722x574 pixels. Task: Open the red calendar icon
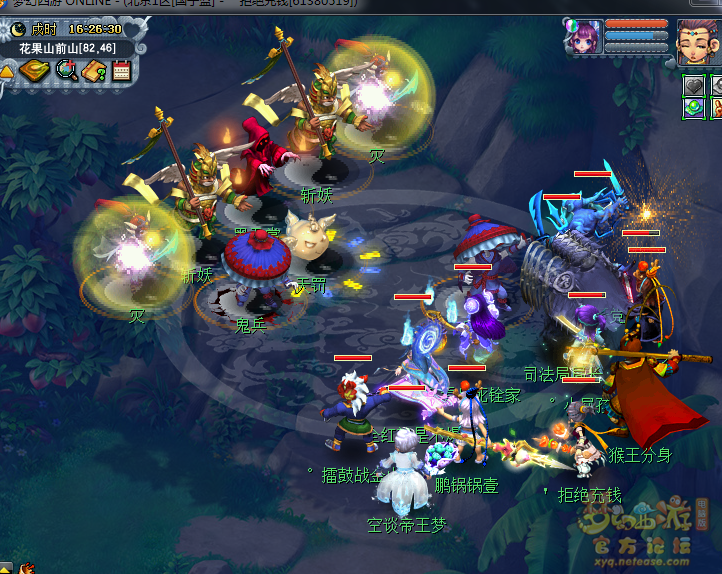pyautogui.click(x=121, y=71)
